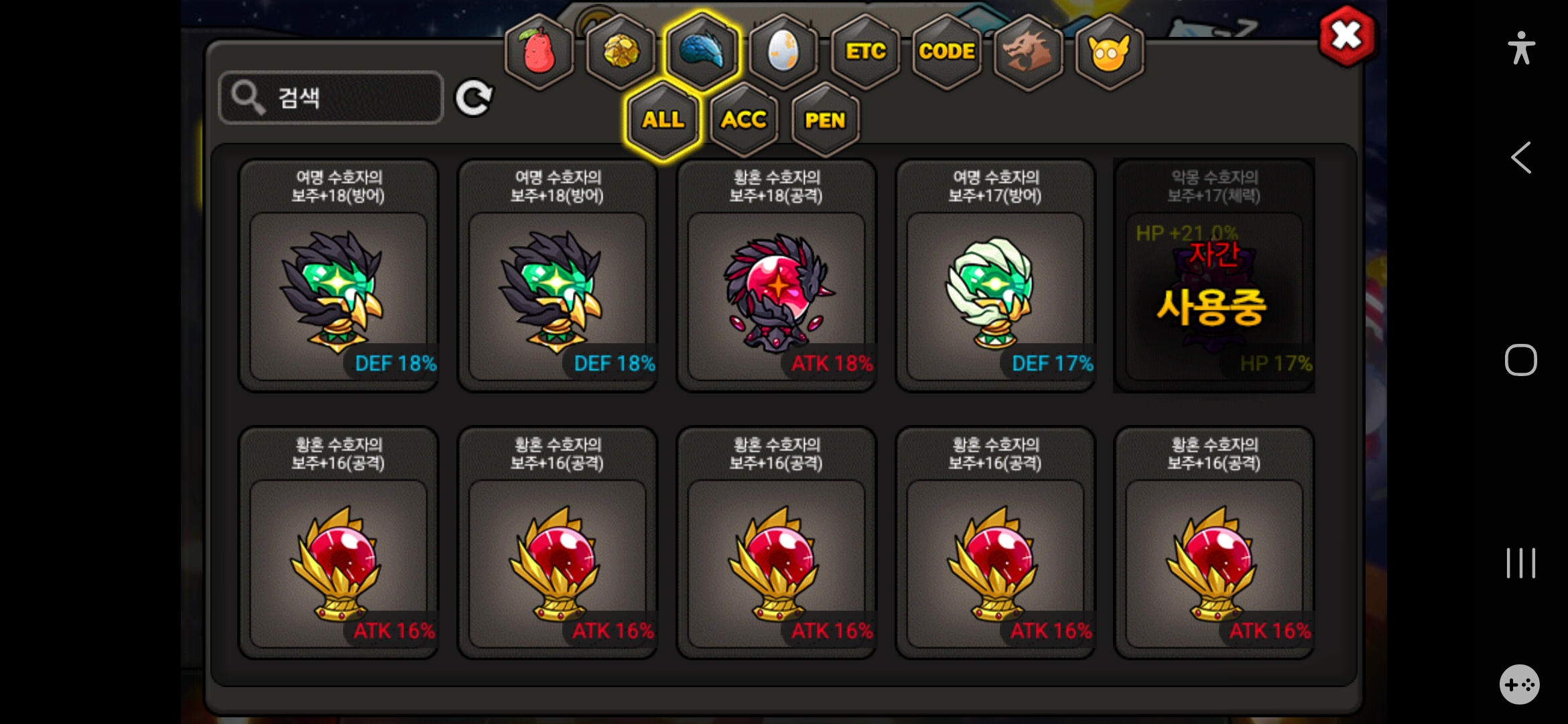Tap the Android back arrow

coord(1521,158)
